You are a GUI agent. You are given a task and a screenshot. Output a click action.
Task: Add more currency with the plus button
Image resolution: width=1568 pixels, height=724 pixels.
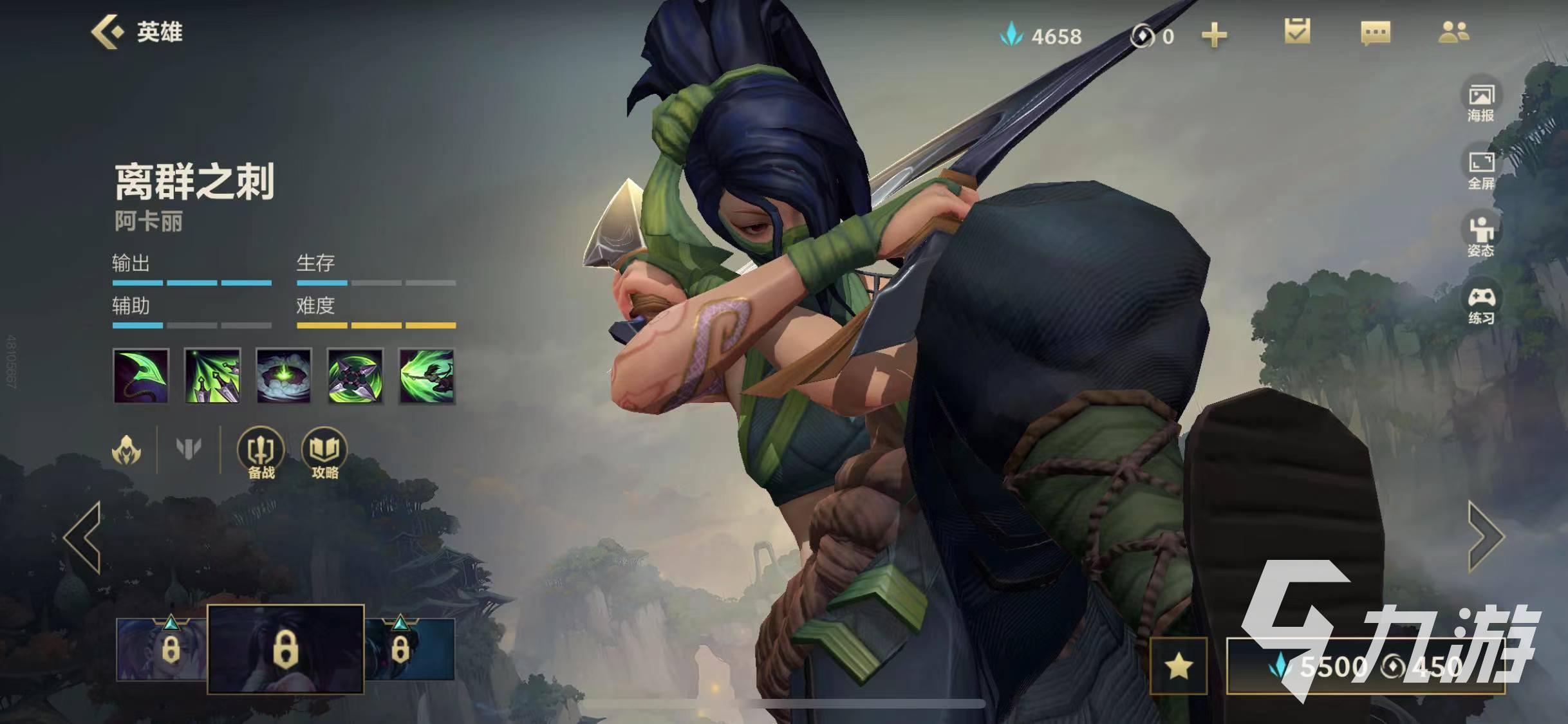[x=1214, y=35]
